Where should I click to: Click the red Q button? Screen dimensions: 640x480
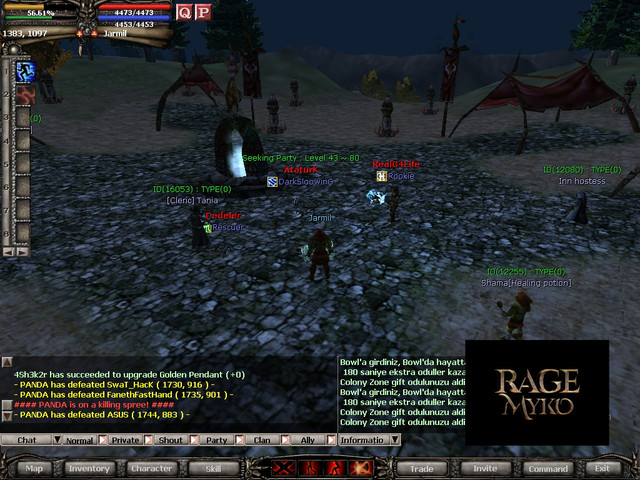pos(184,12)
